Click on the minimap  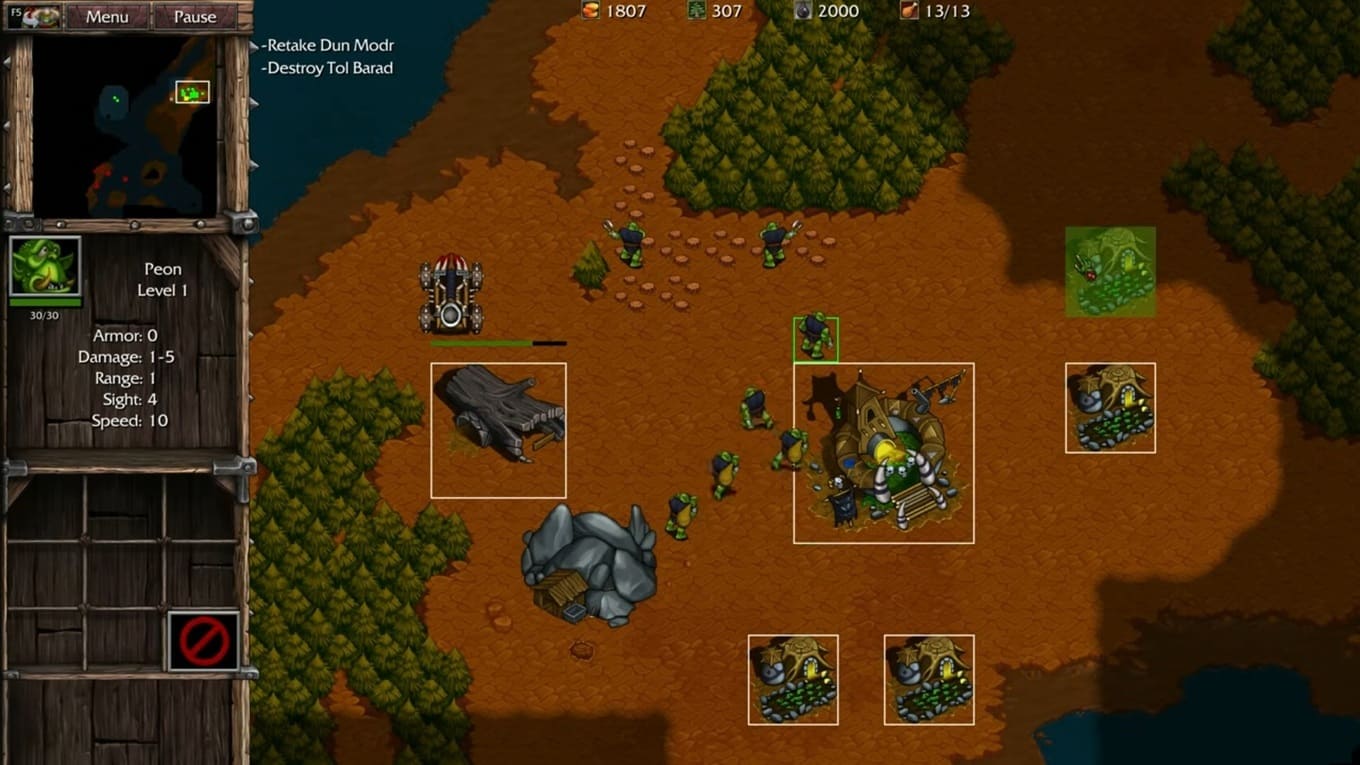124,126
